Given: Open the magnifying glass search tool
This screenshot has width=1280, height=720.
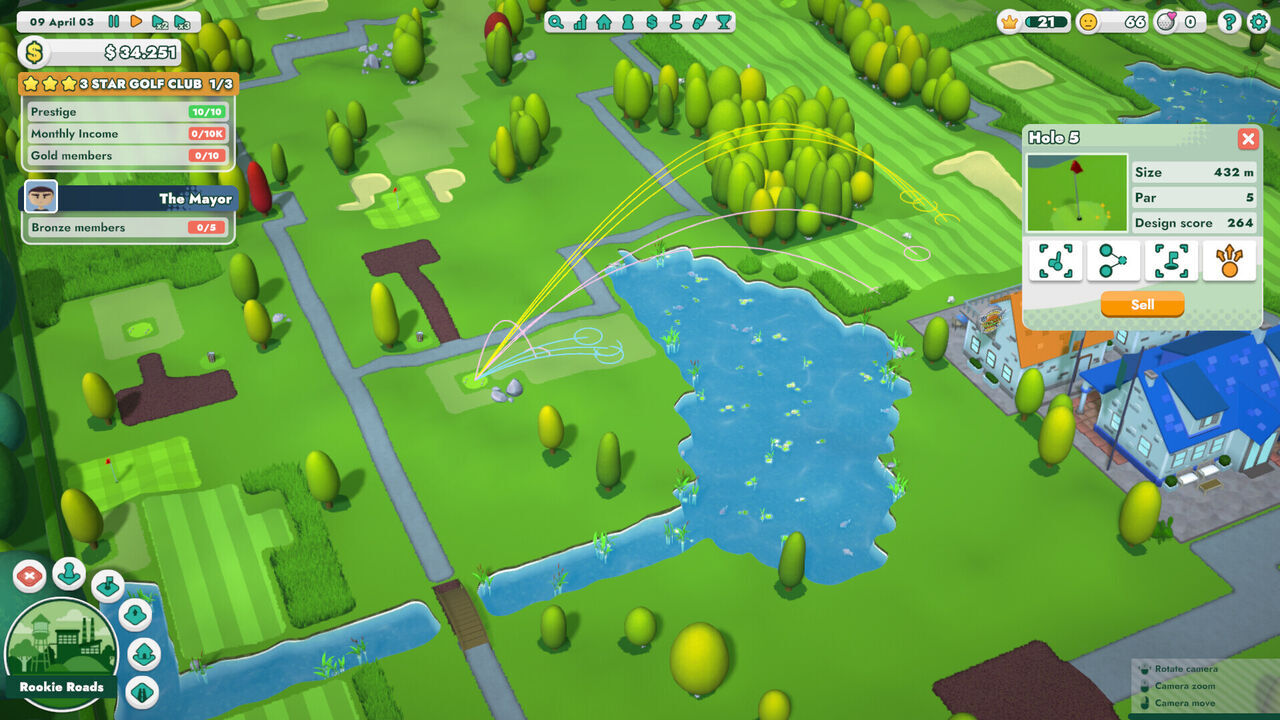Looking at the screenshot, I should 555,21.
